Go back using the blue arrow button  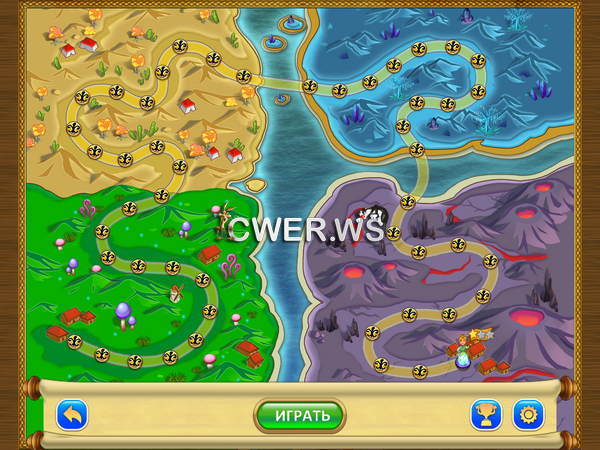click(x=71, y=414)
